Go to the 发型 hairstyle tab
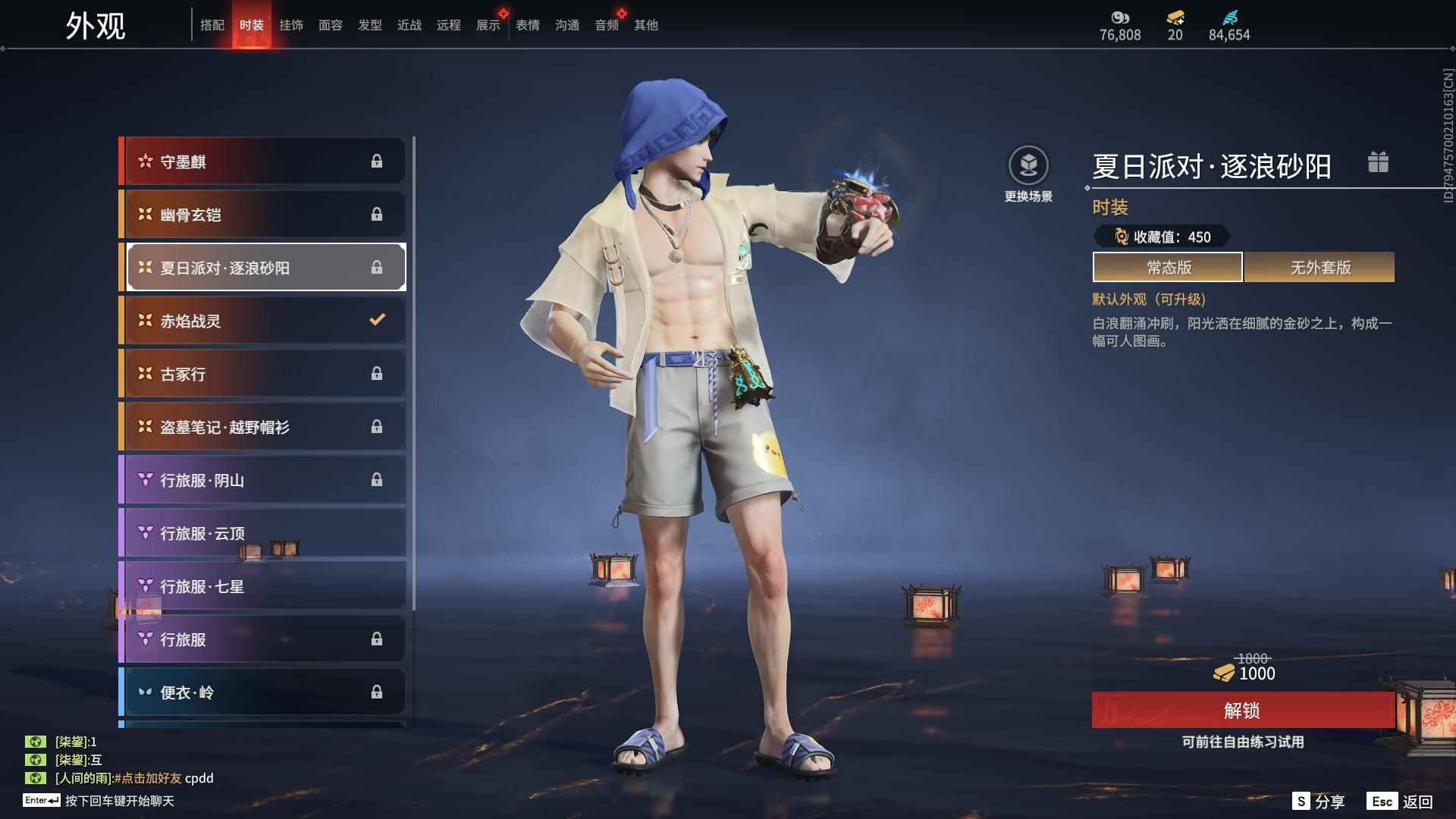Screen dimensions: 1456x819 click(370, 25)
